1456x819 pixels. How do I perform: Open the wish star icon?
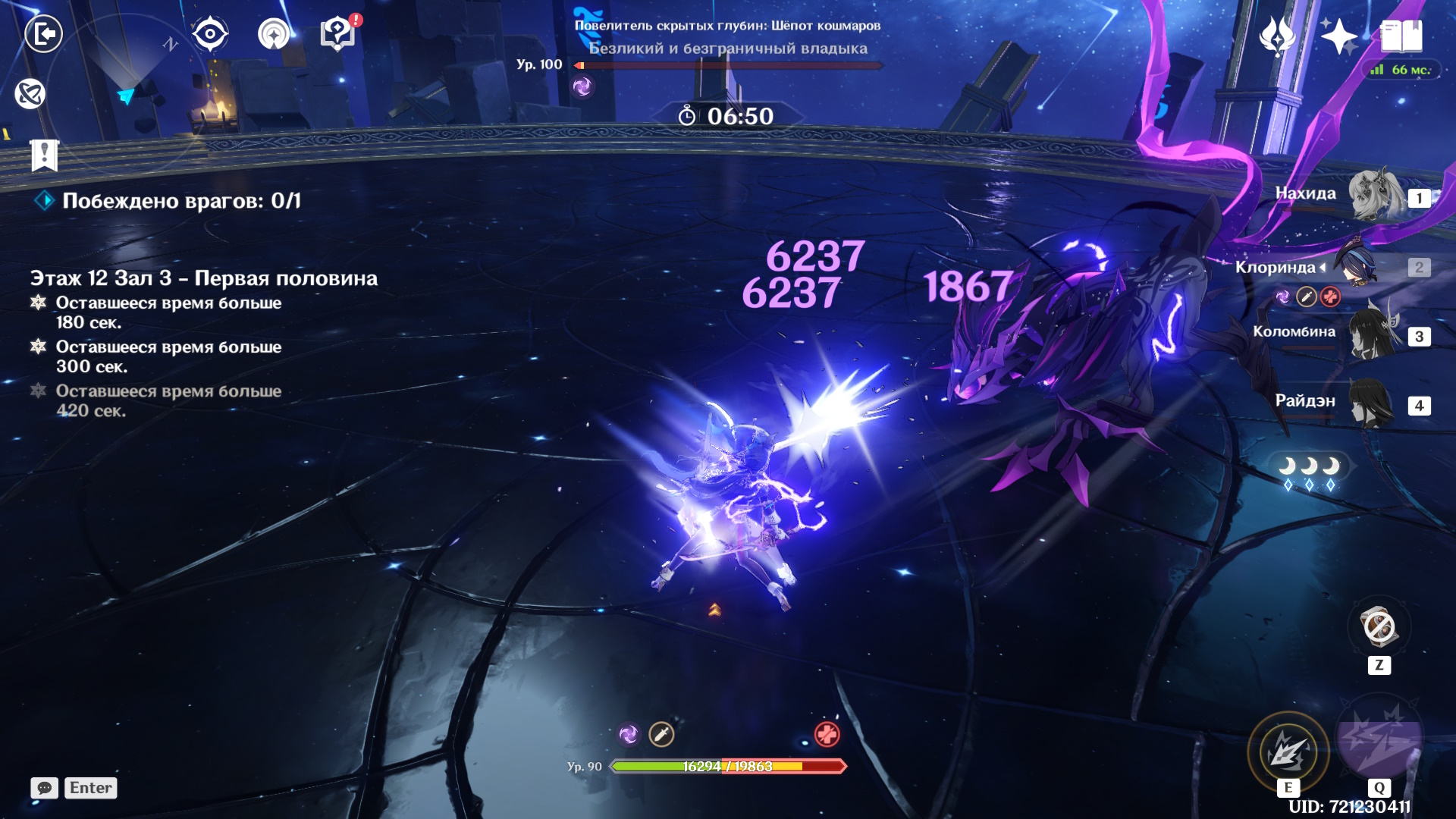[1338, 36]
